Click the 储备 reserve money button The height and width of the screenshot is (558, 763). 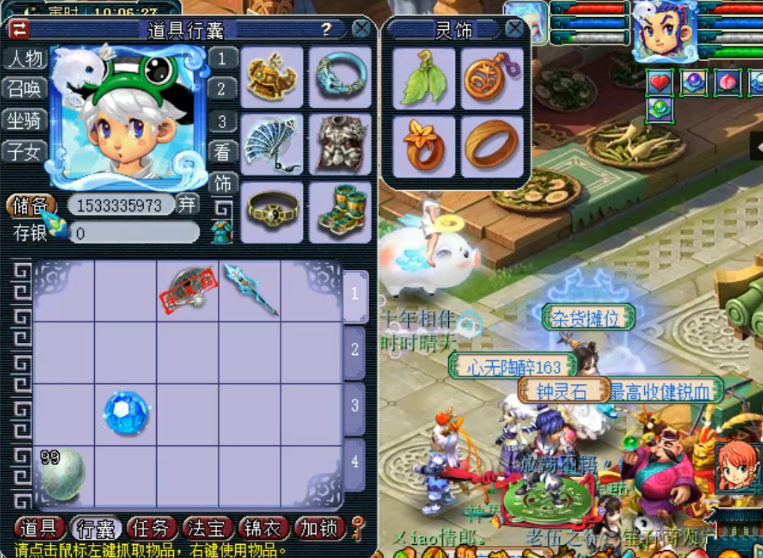(x=30, y=205)
